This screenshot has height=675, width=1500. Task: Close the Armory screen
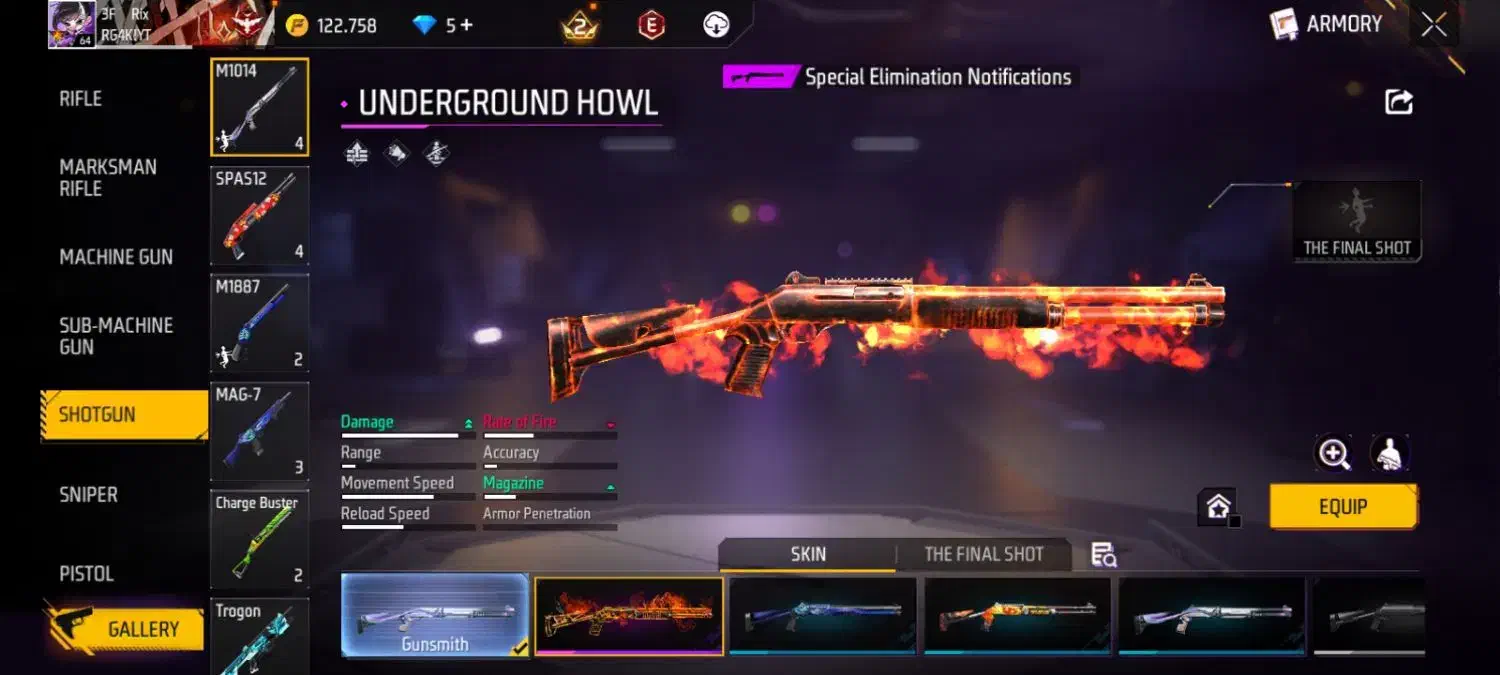coord(1434,25)
